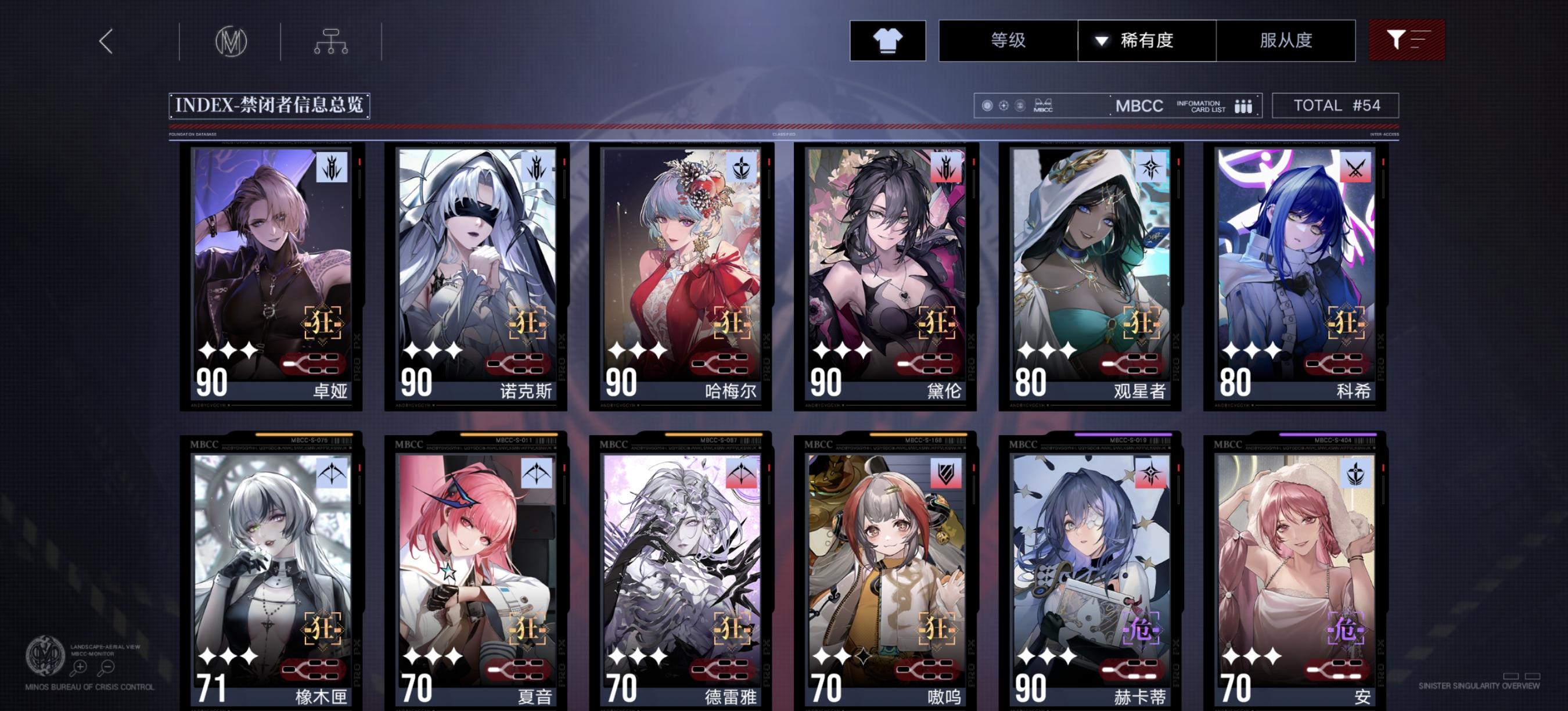Toggle the costume shirt display icon
Image resolution: width=1568 pixels, height=711 pixels.
[x=887, y=41]
